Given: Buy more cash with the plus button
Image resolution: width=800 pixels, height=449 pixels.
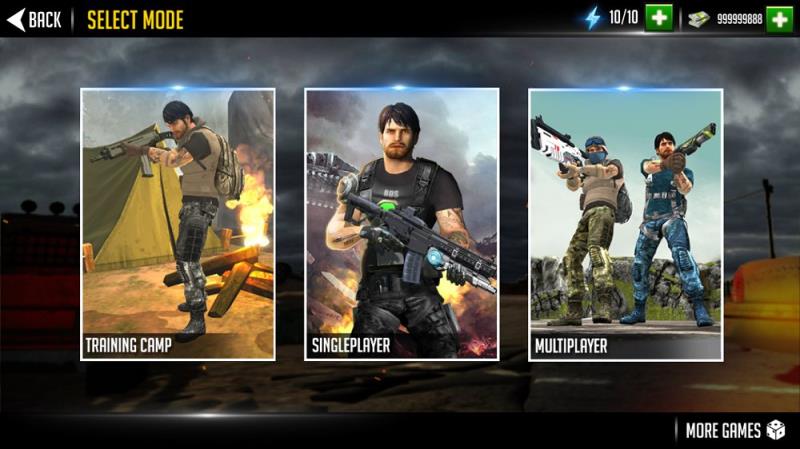Looking at the screenshot, I should (x=779, y=18).
